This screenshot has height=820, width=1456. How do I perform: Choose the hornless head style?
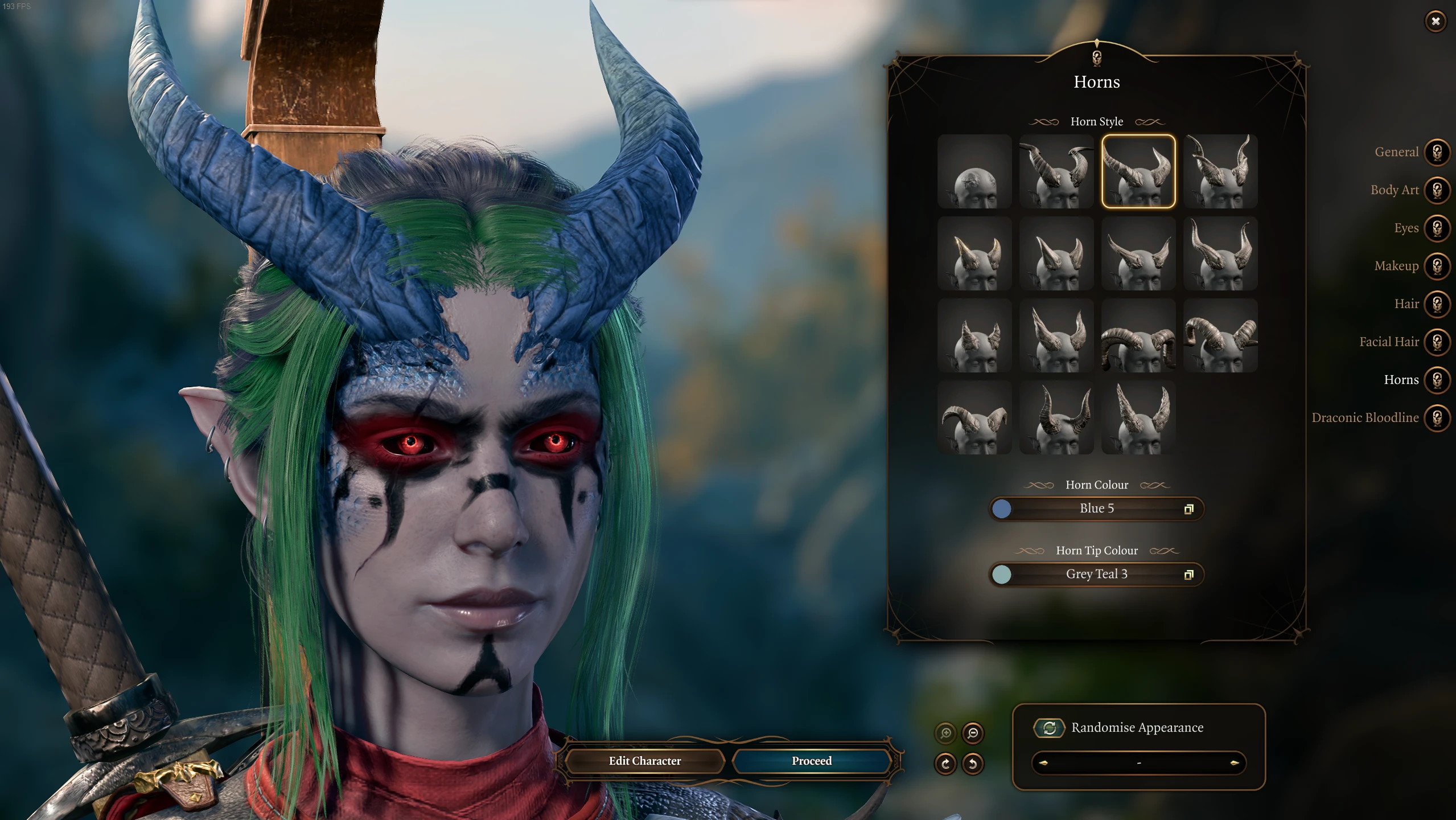(974, 171)
